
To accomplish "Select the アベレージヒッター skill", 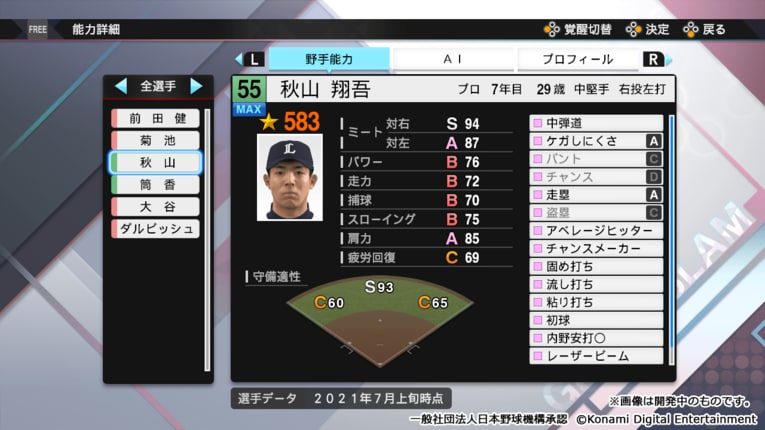I will [x=596, y=230].
